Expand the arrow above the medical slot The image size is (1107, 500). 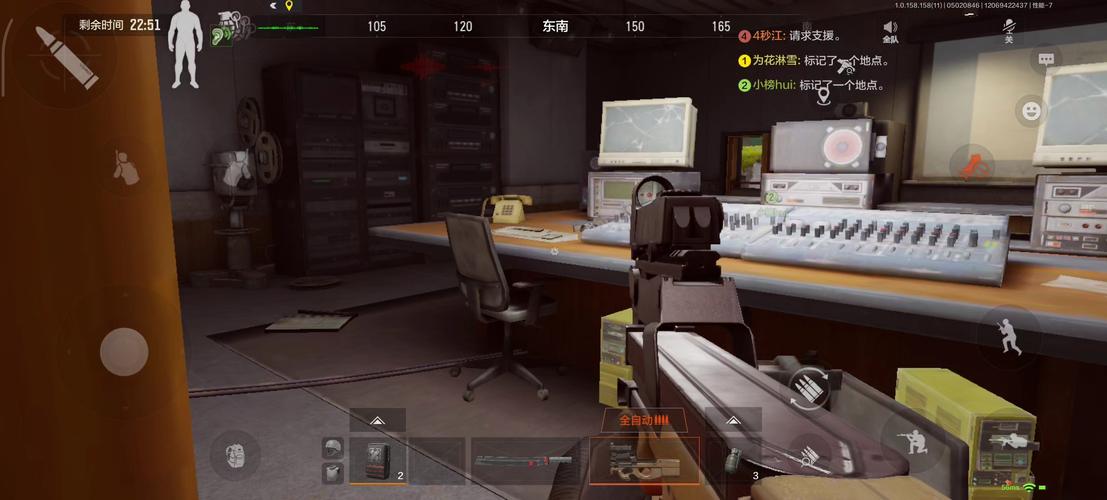[378, 421]
